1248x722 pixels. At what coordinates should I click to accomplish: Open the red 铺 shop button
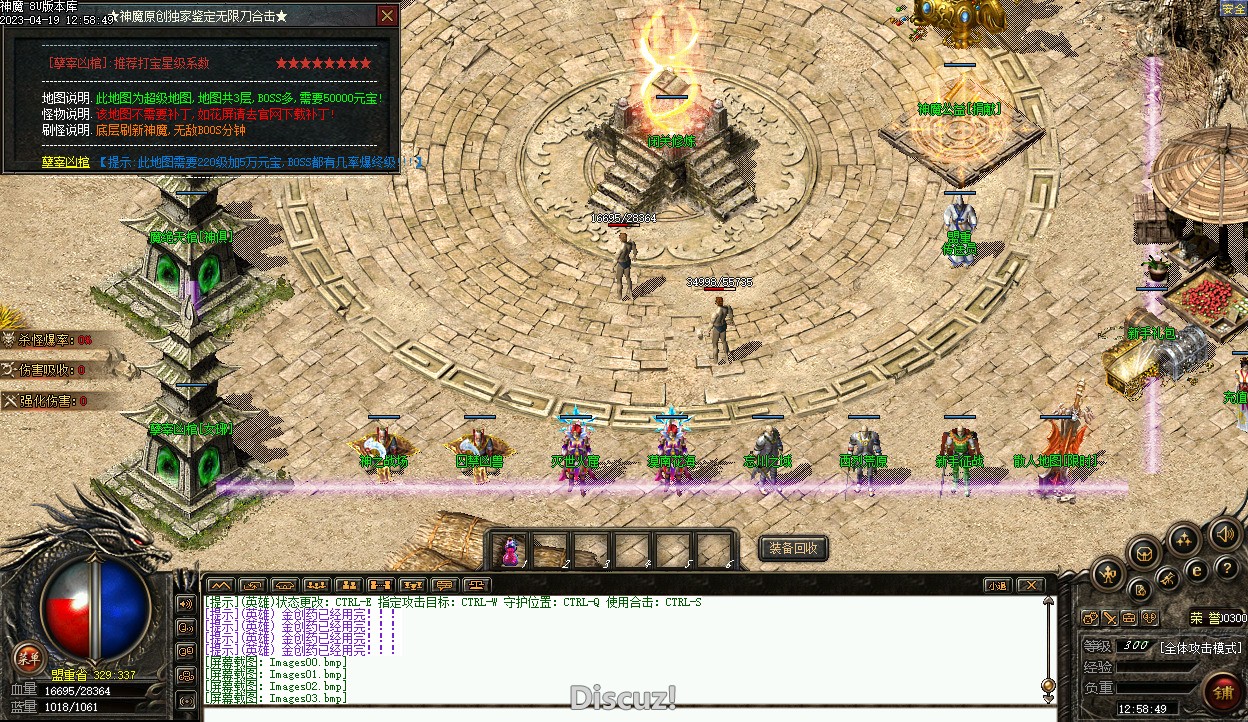tap(1222, 692)
